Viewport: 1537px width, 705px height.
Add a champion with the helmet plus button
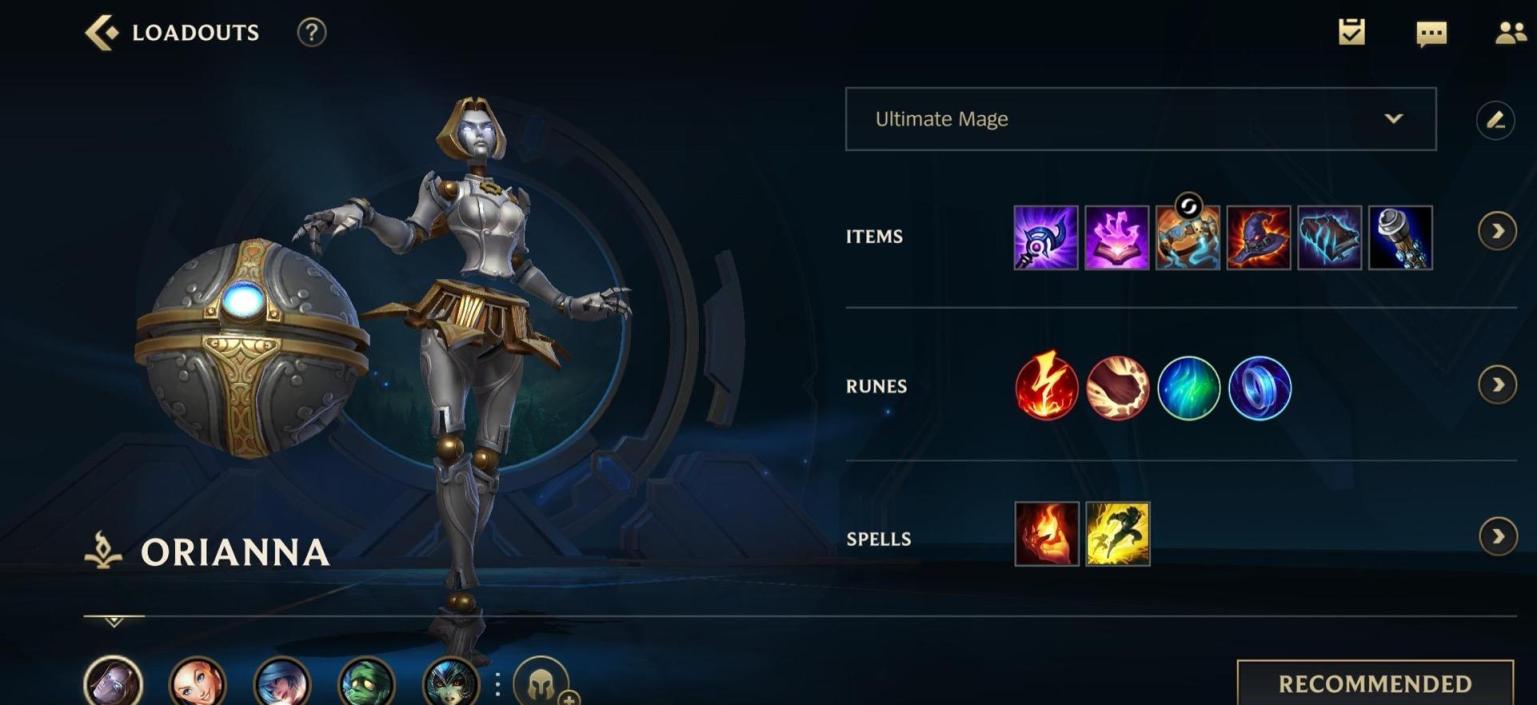click(x=542, y=684)
